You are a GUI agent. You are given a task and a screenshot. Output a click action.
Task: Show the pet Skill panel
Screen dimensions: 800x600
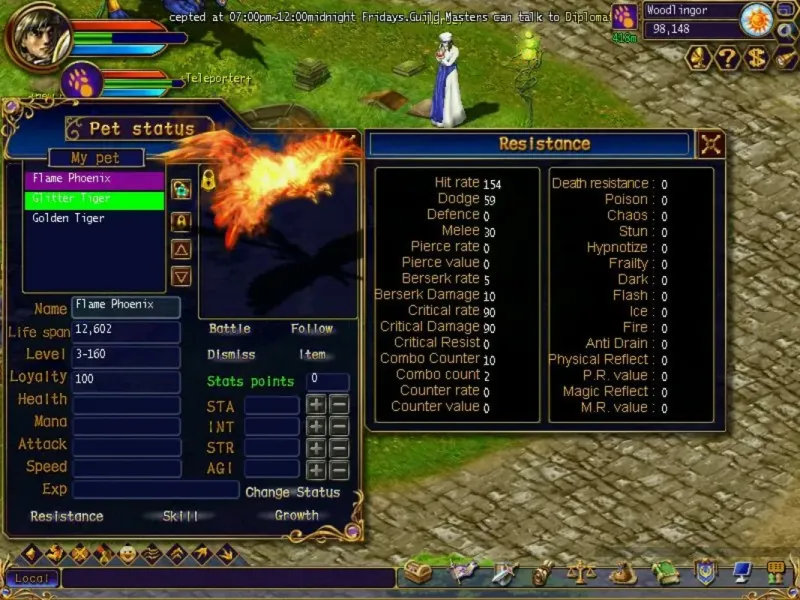180,516
